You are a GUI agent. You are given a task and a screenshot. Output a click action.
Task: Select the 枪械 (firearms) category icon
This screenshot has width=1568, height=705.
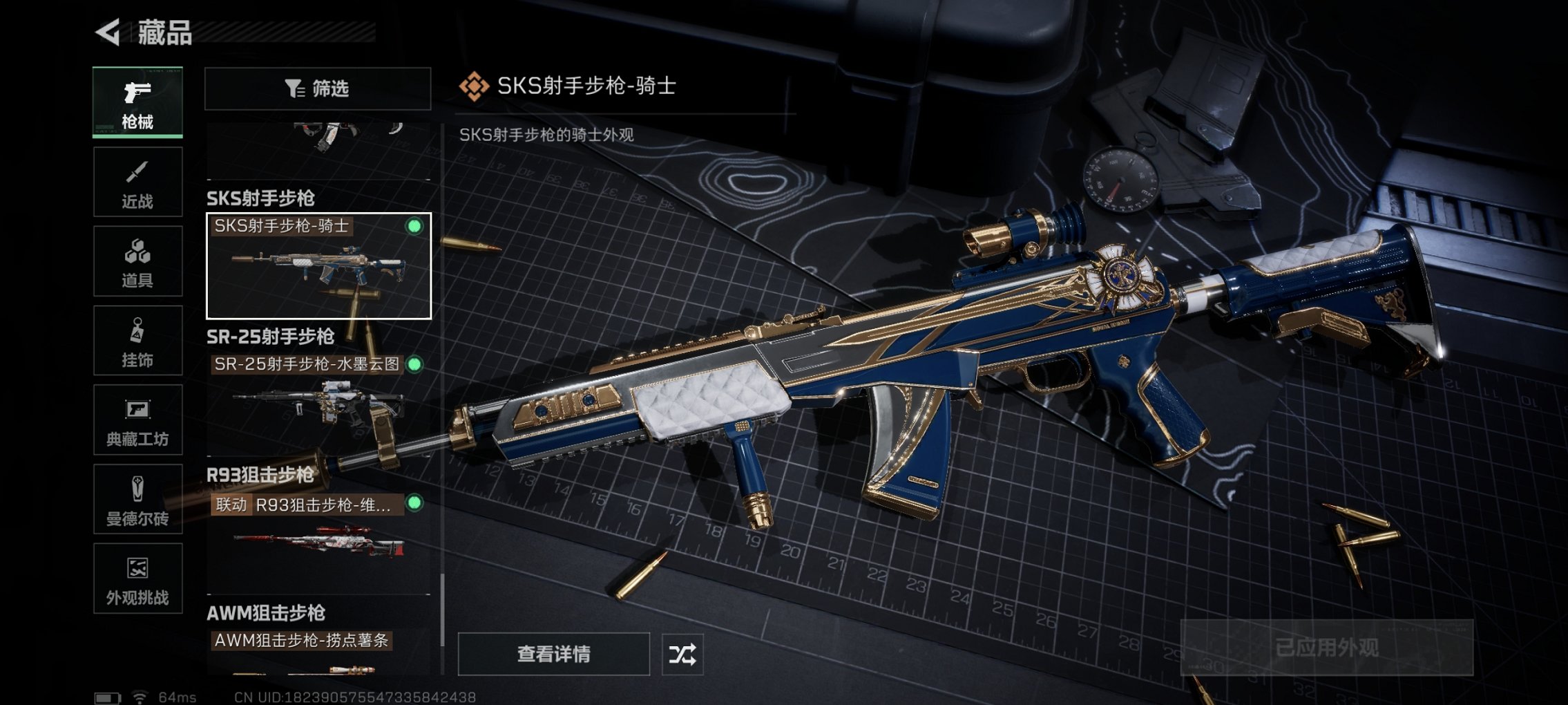[x=137, y=102]
